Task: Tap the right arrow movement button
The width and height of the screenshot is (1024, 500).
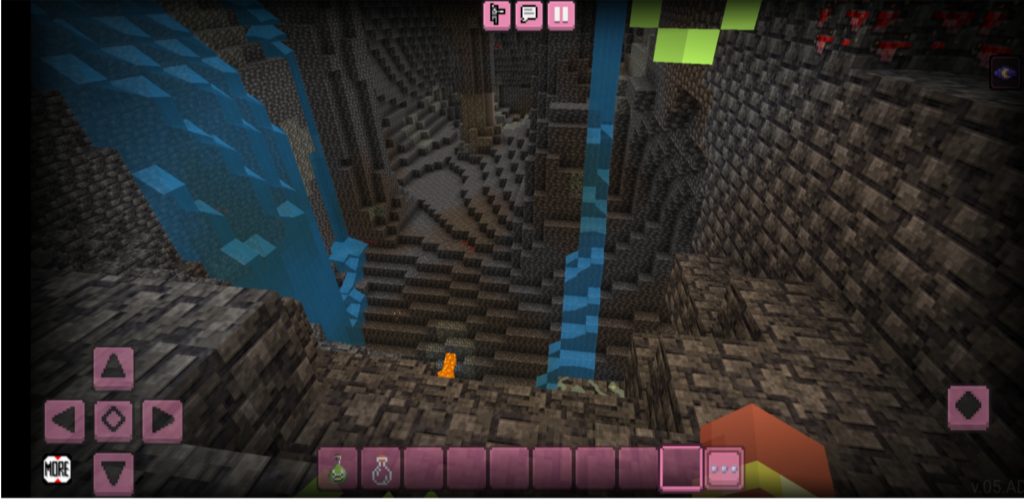Action: pos(162,420)
